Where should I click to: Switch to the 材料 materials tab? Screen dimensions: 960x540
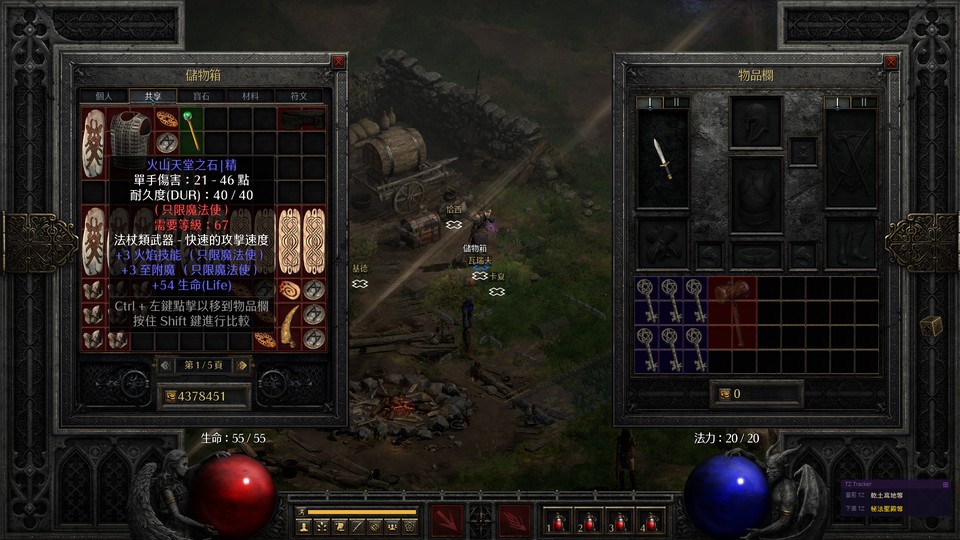tap(250, 96)
